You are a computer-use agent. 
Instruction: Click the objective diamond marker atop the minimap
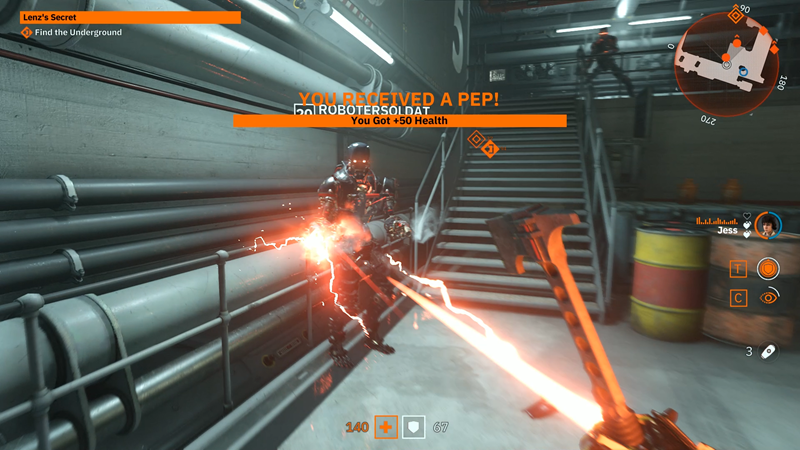736,14
